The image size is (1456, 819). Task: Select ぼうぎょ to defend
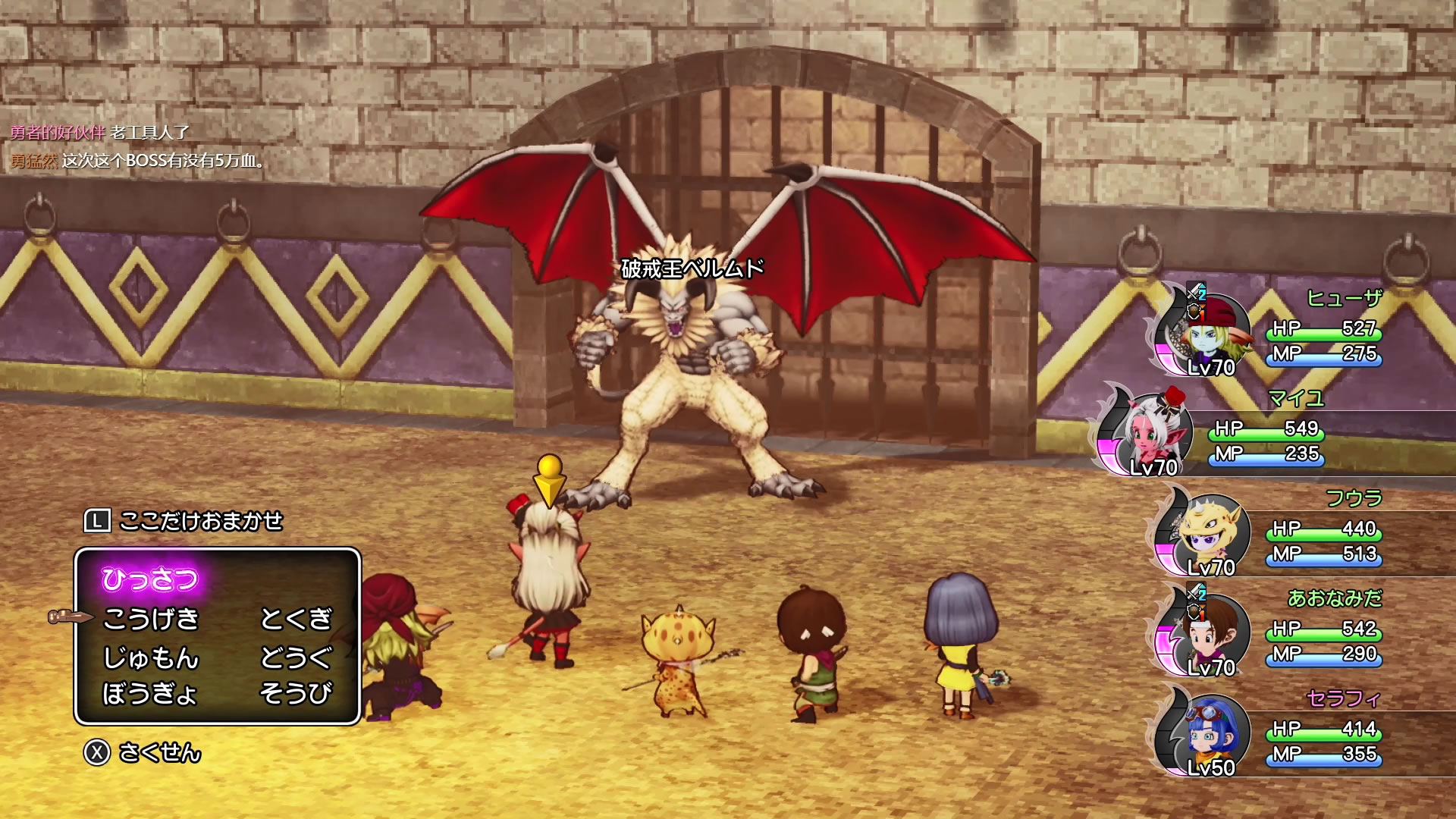149,693
